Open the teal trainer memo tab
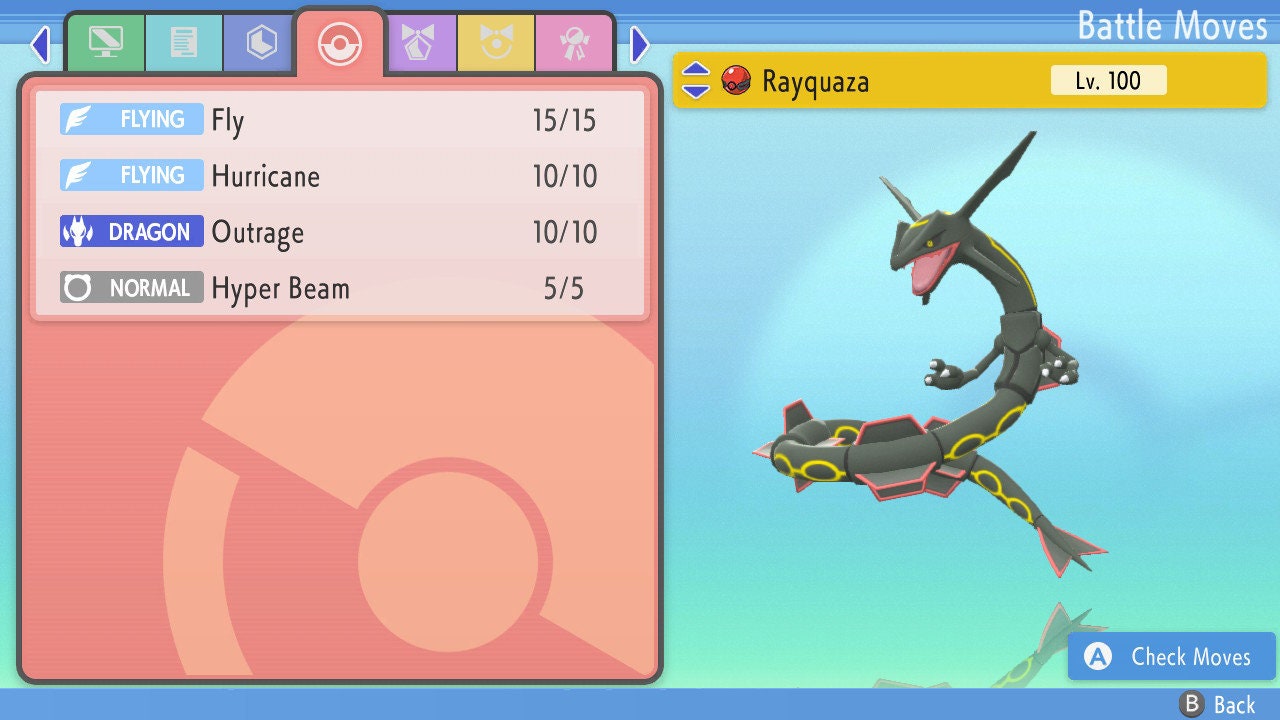The height and width of the screenshot is (720, 1280). tap(183, 43)
